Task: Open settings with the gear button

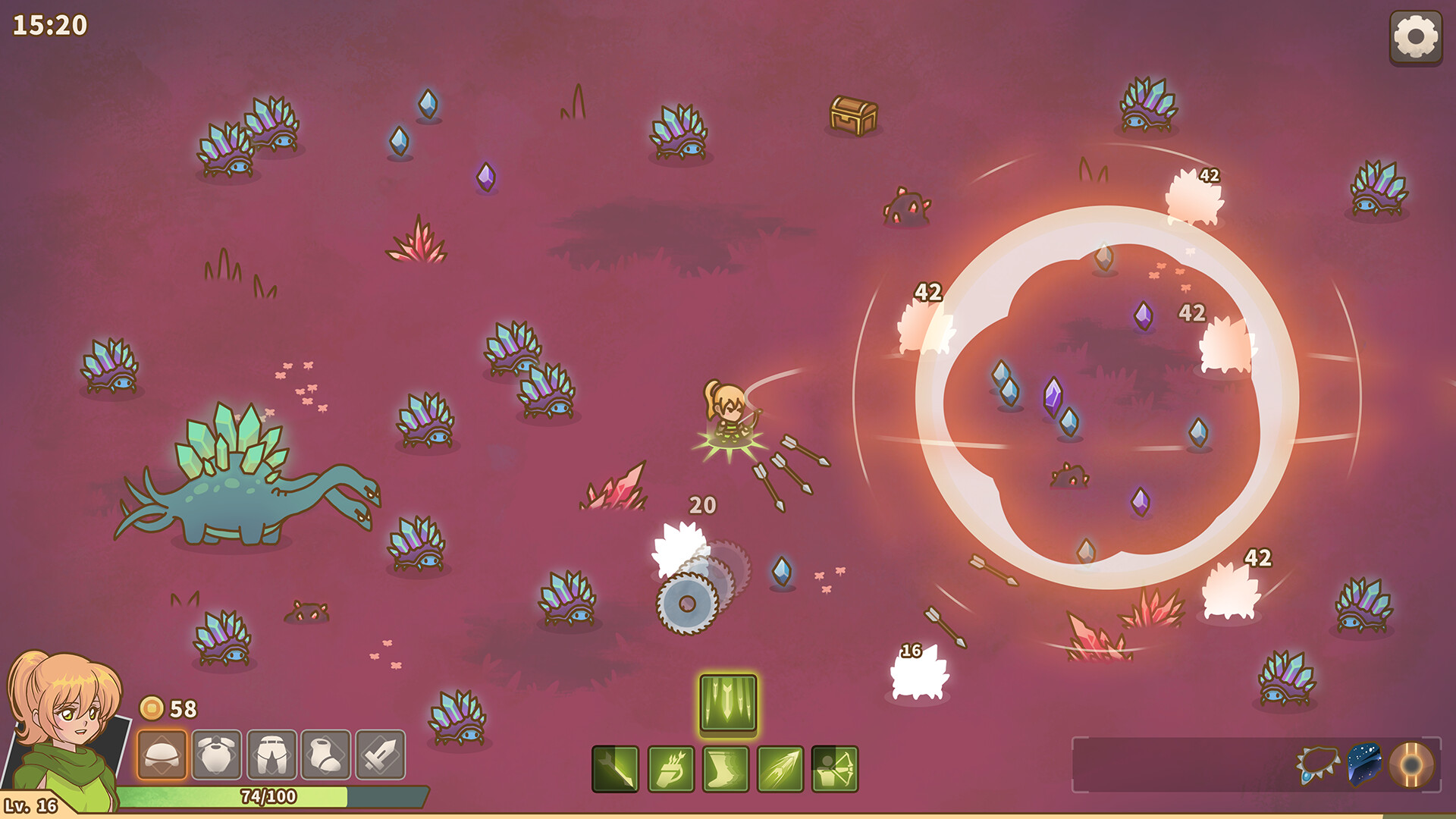Action: point(1415,37)
